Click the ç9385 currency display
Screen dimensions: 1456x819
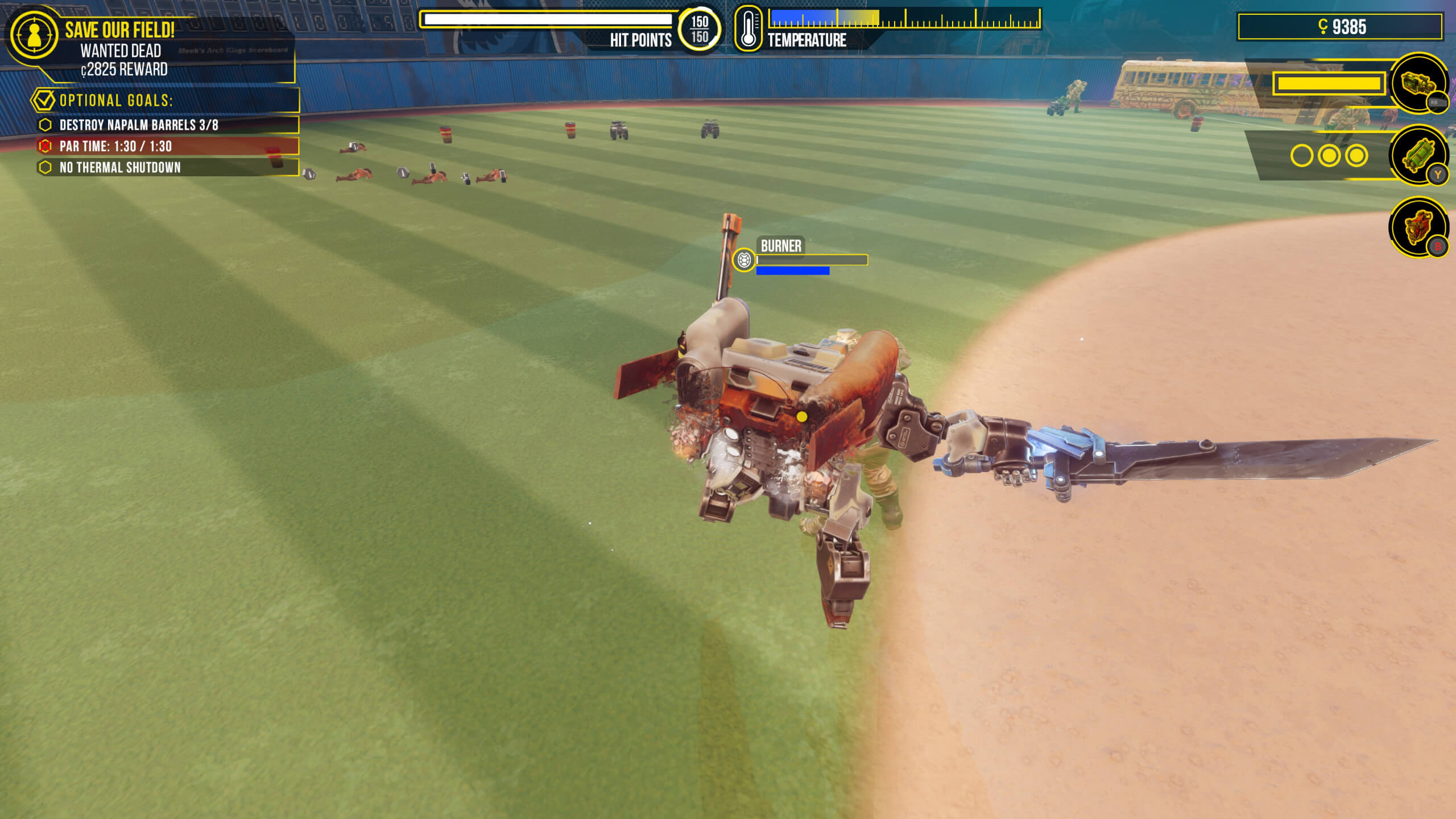(x=1341, y=25)
